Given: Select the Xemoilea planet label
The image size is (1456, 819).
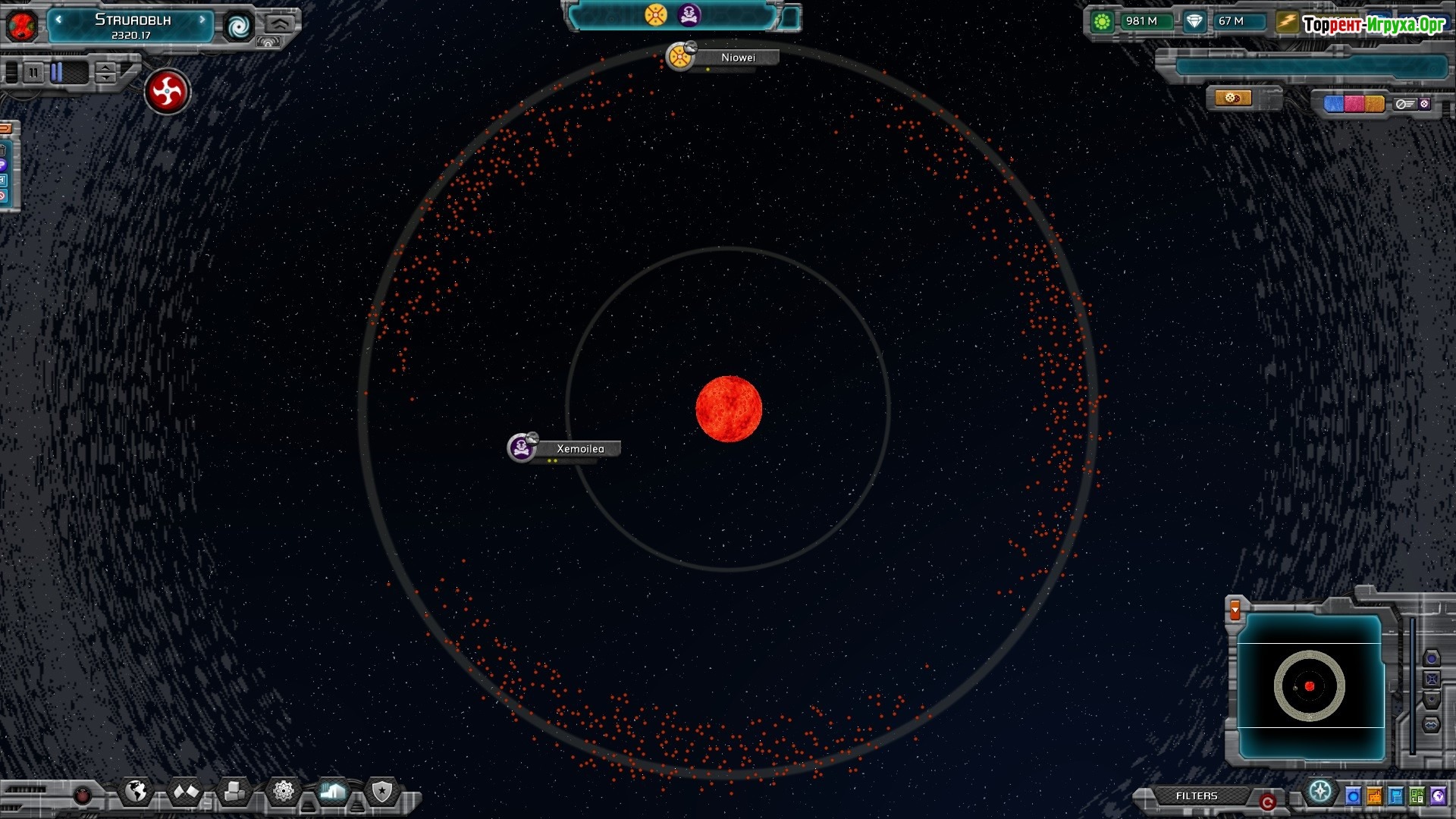Looking at the screenshot, I should [580, 449].
